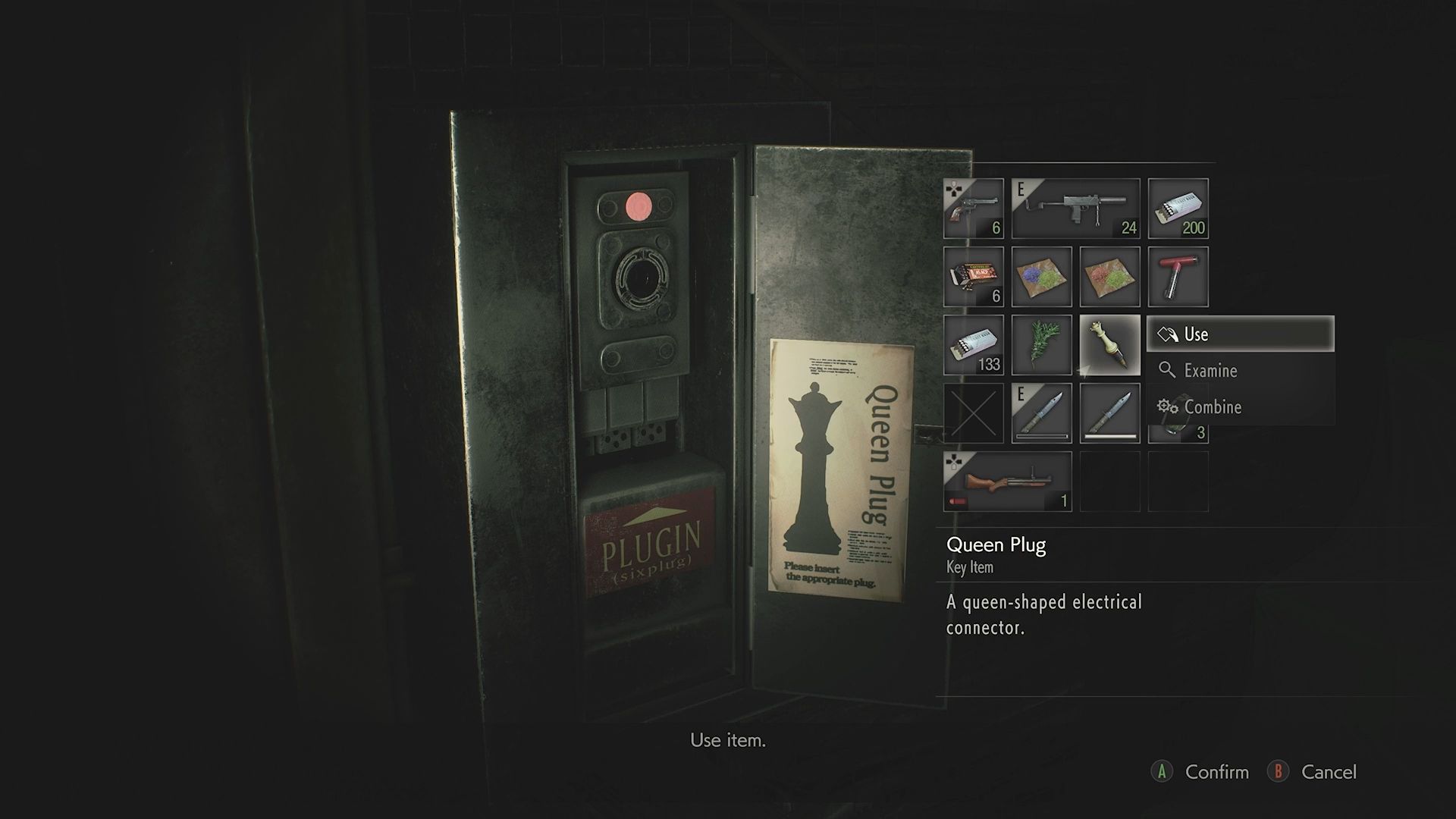Select the revolver handgun slot
Screen dimensions: 1456x819
pyautogui.click(x=973, y=209)
